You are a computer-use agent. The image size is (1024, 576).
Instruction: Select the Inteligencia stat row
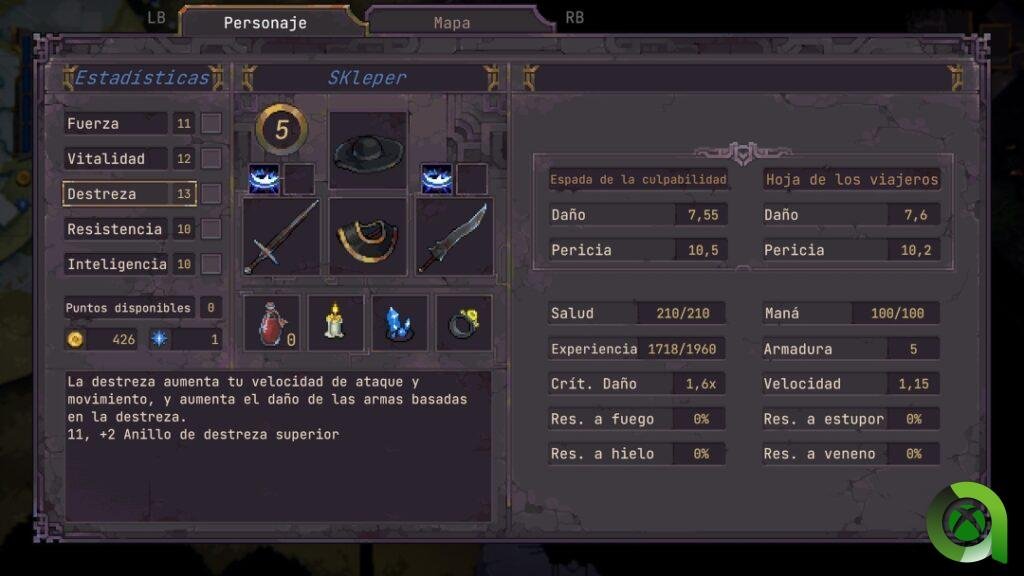115,264
